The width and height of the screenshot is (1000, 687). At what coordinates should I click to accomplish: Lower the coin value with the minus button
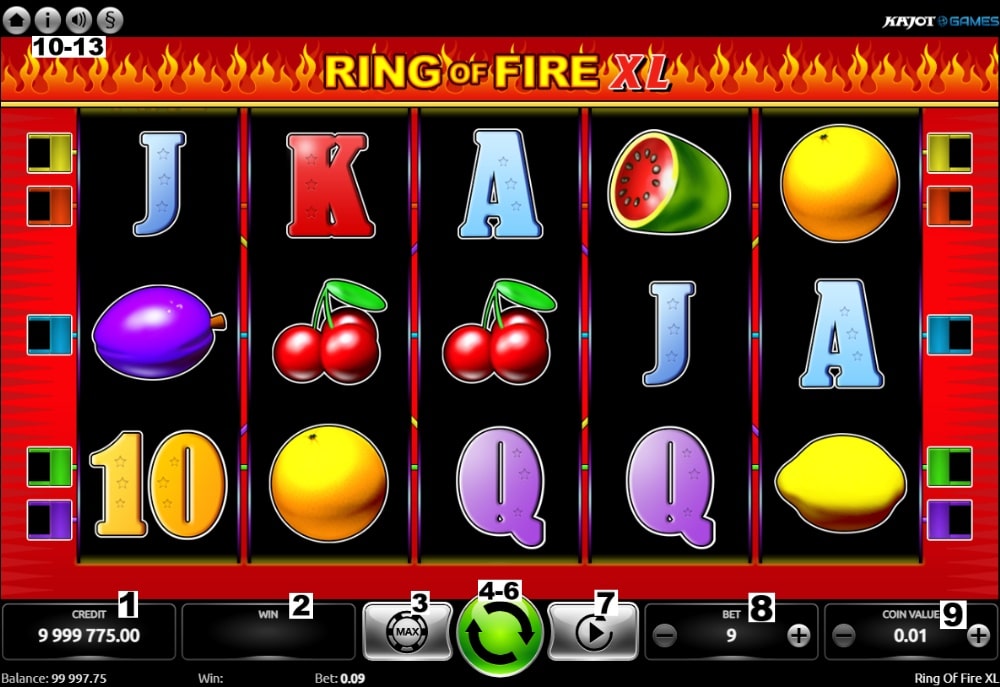coord(844,635)
